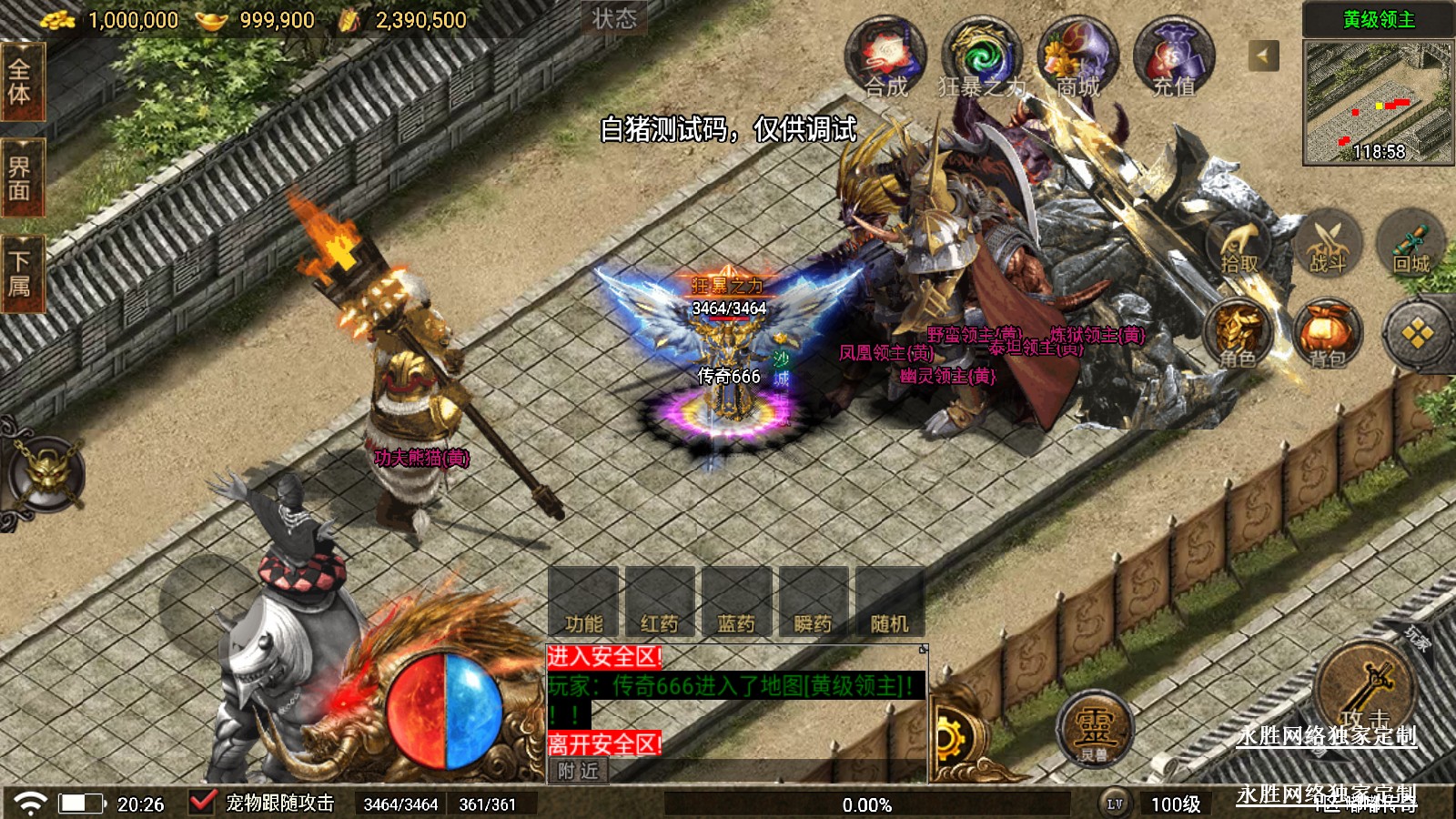The width and height of the screenshot is (1456, 819).
Task: Activate the 狂暴之力 icon
Action: (982, 57)
